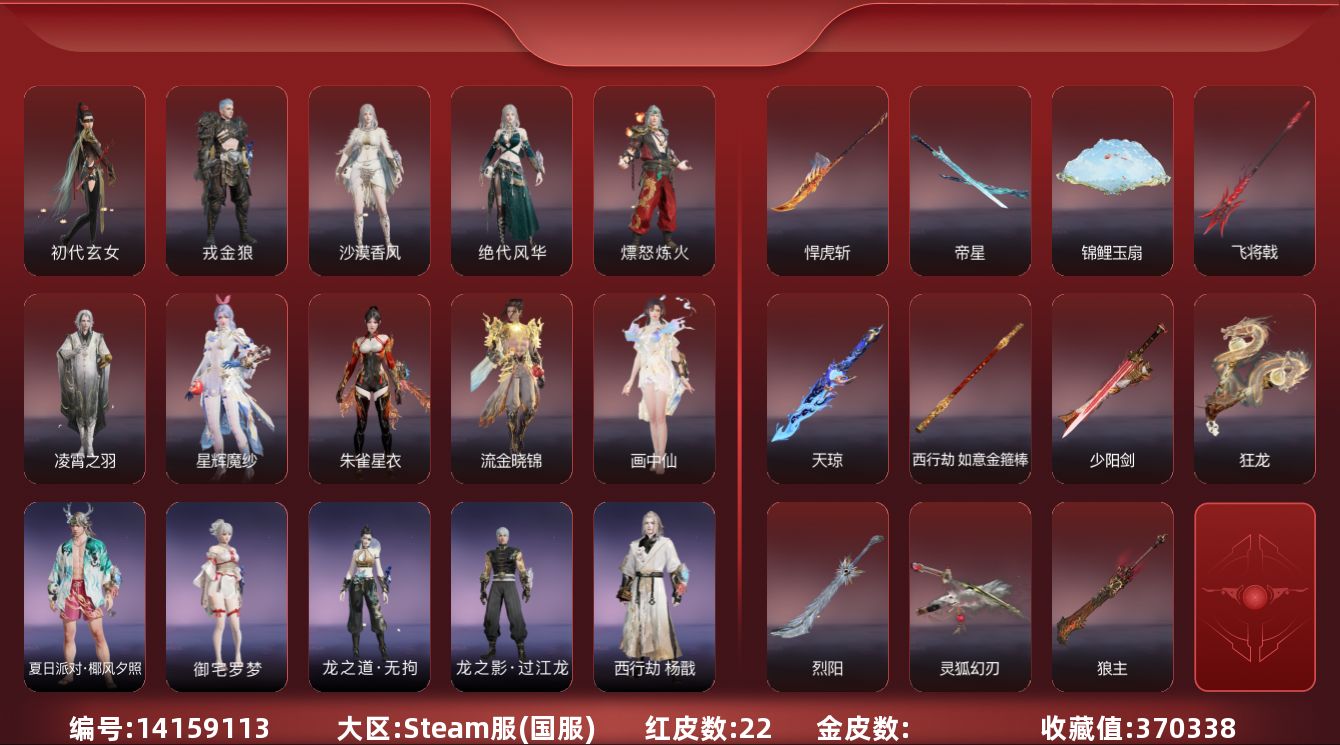The image size is (1340, 745).
Task: Open the 灵狐幻刃 weapon card
Action: click(970, 596)
